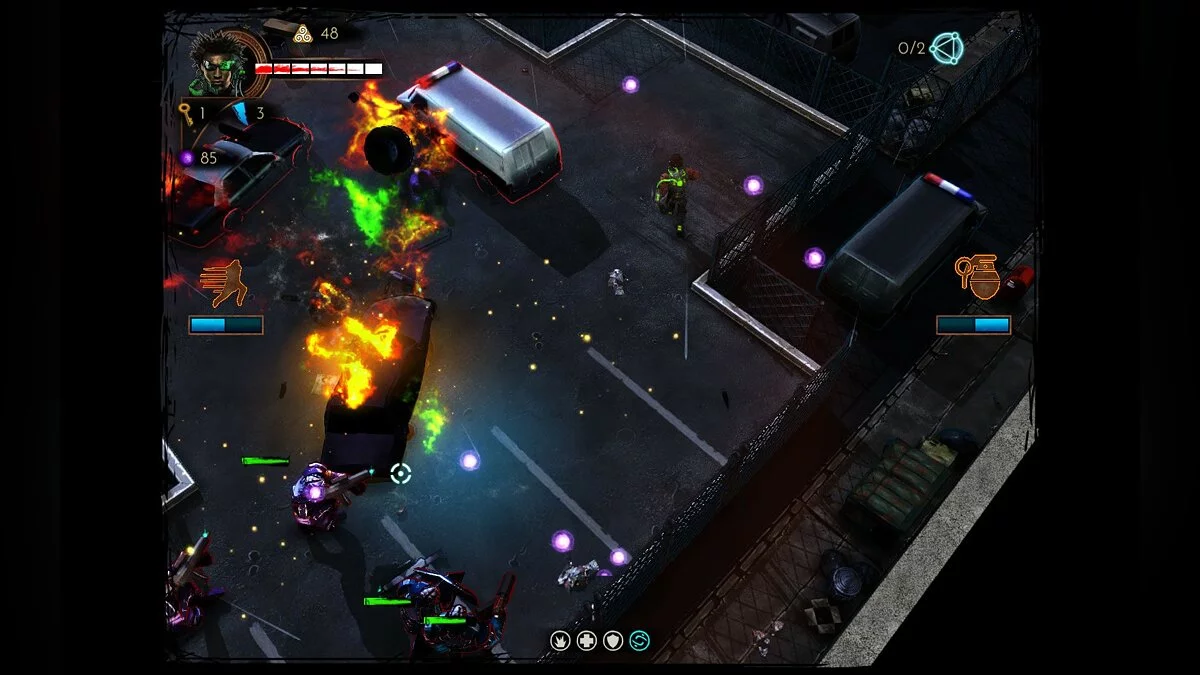Viewport: 1200px width, 675px height.
Task: Activate the teal swirl perk icon
Action: (639, 640)
